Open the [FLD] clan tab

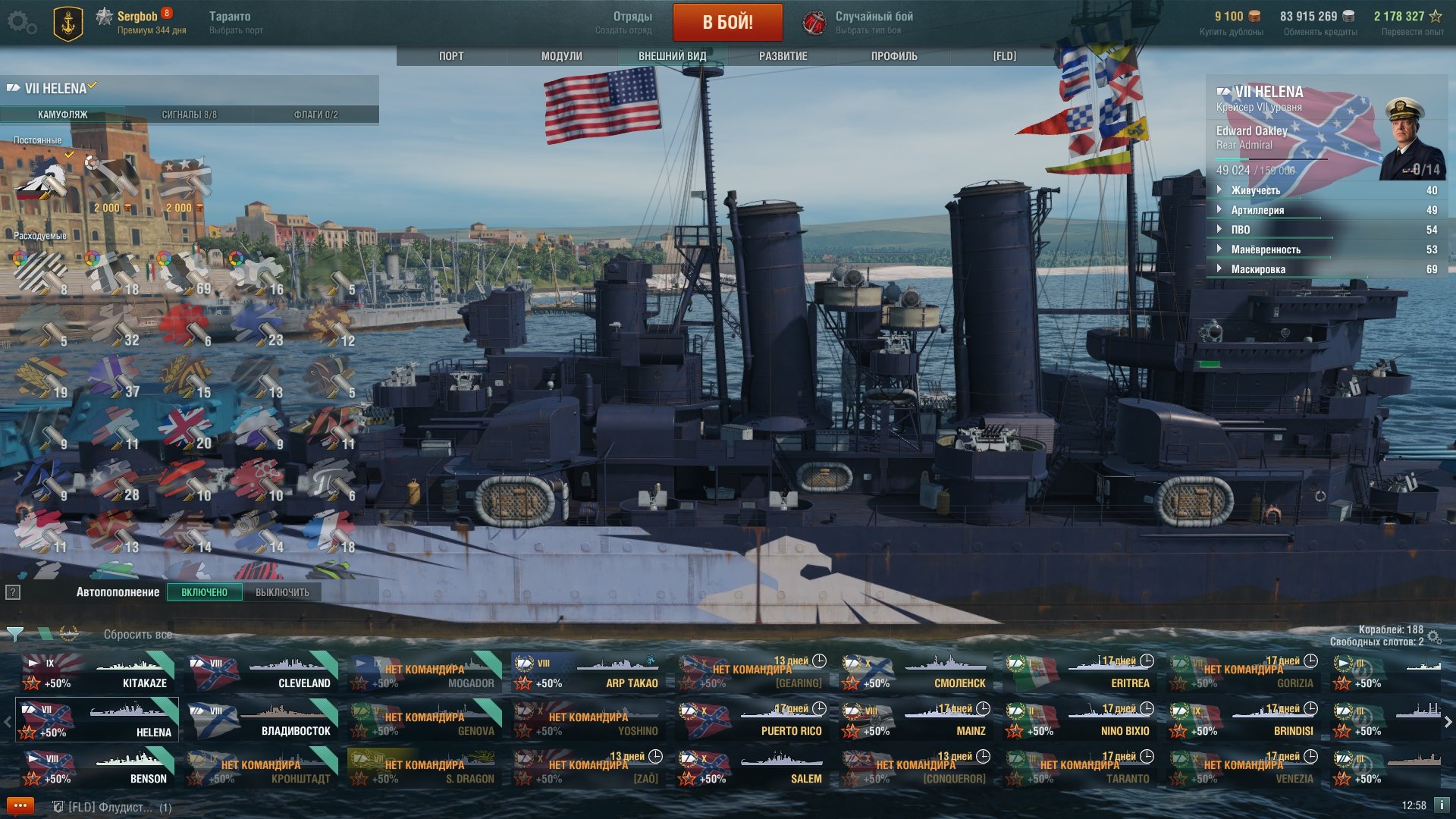1004,56
